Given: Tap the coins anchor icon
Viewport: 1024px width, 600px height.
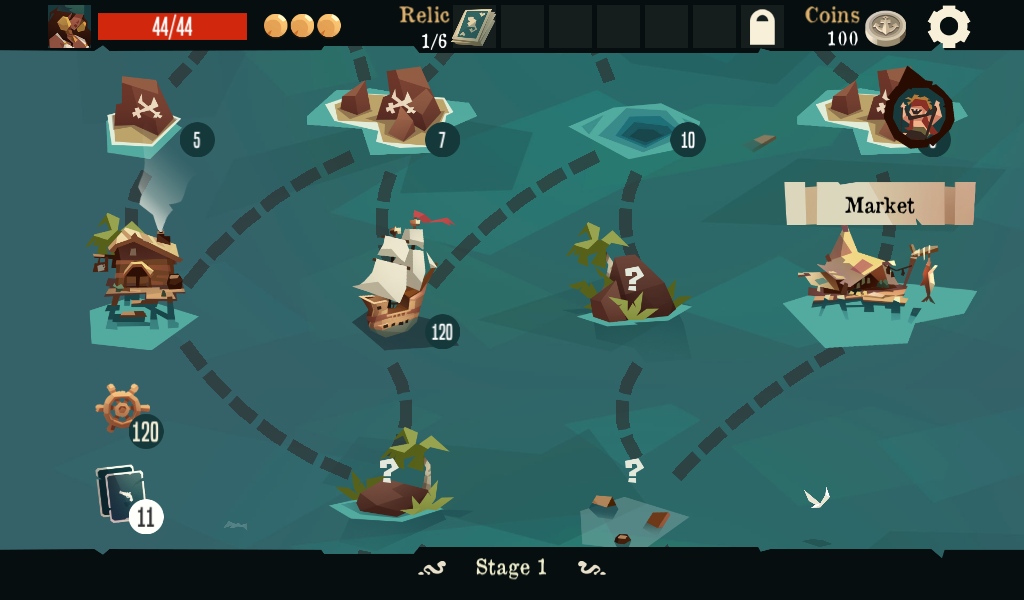Looking at the screenshot, I should click(885, 28).
